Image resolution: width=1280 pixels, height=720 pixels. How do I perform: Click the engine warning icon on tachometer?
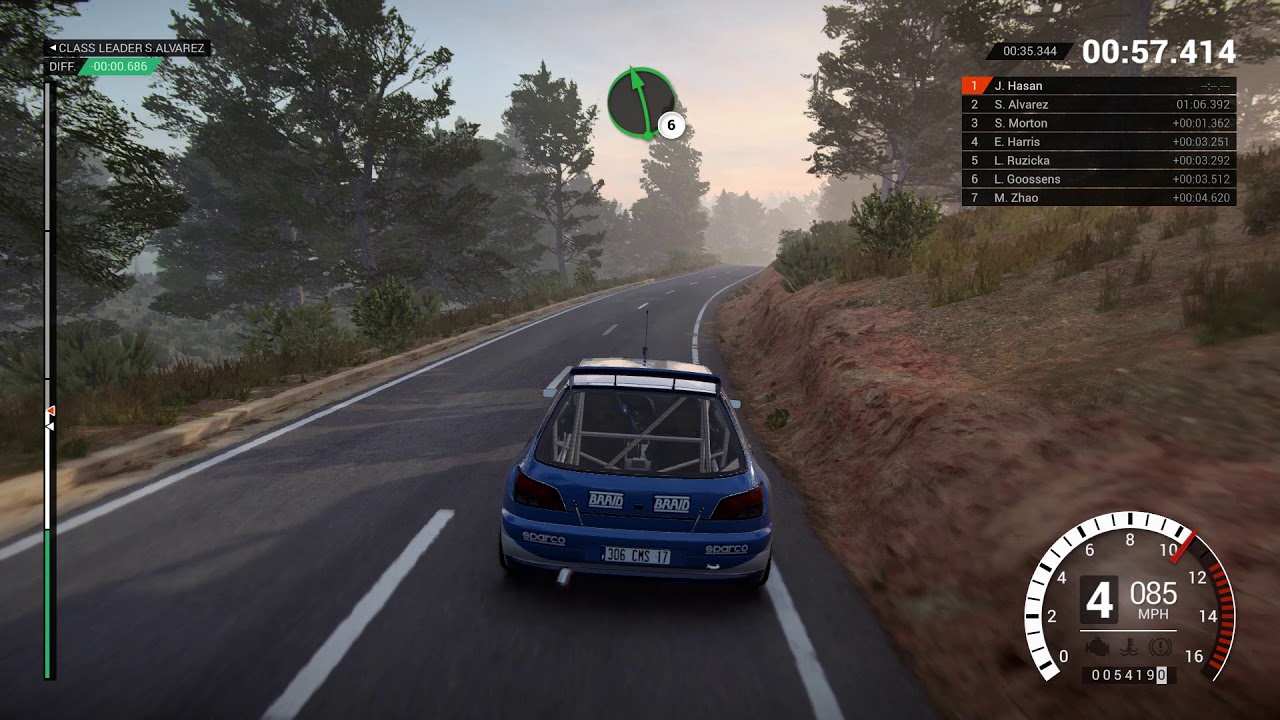(1097, 646)
